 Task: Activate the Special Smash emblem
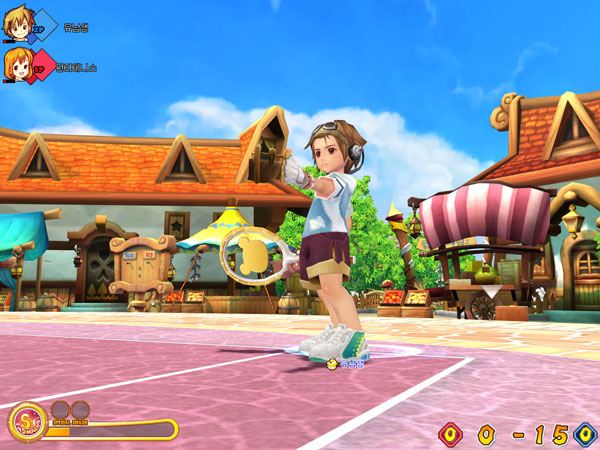pyautogui.click(x=25, y=423)
